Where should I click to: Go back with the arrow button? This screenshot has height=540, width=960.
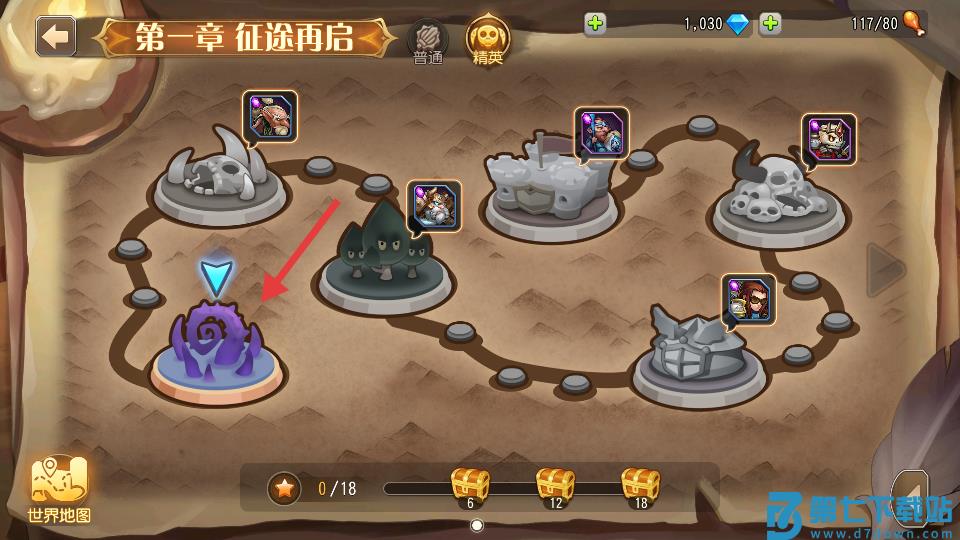coord(56,37)
